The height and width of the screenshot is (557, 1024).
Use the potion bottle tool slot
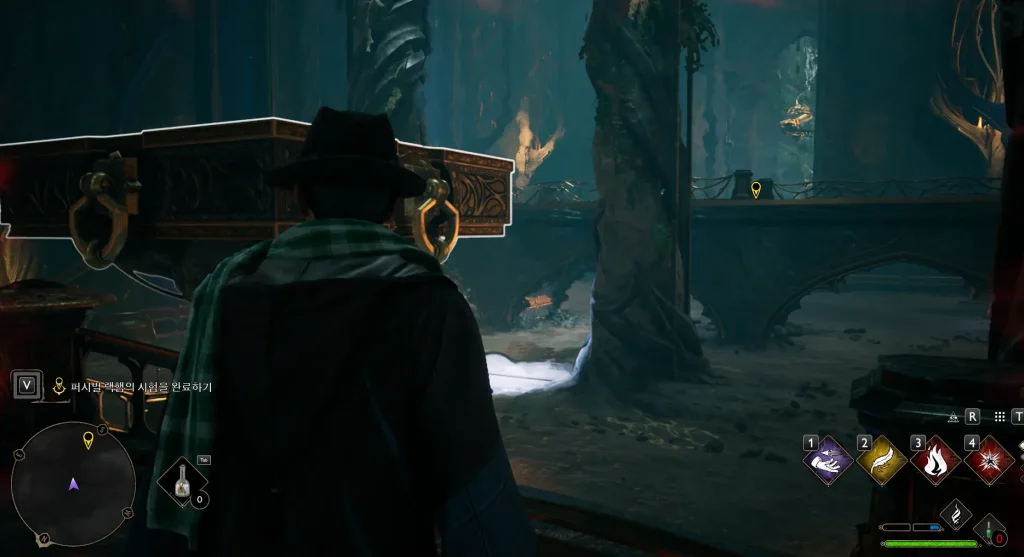click(x=182, y=482)
